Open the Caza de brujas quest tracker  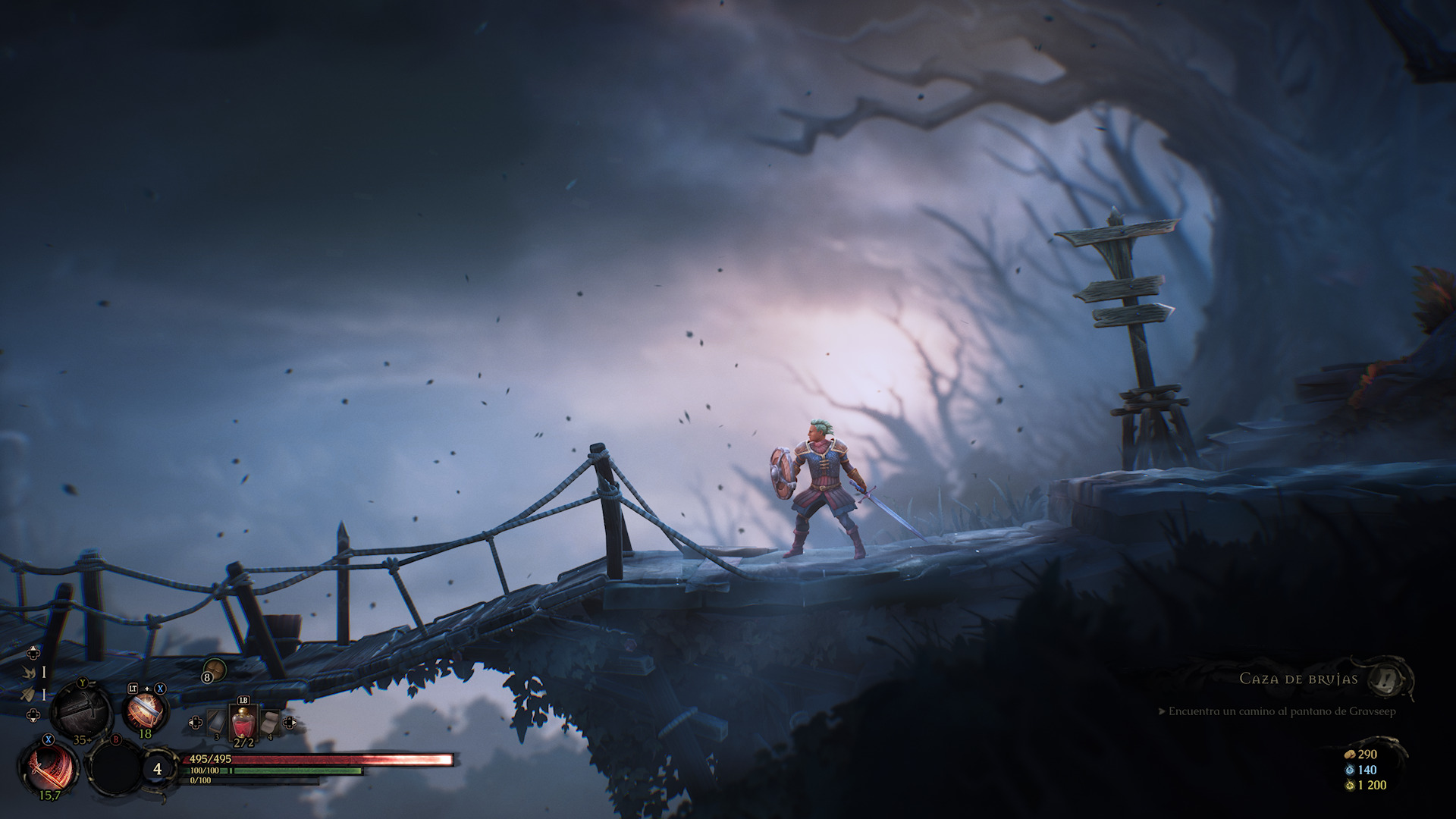coord(1298,679)
